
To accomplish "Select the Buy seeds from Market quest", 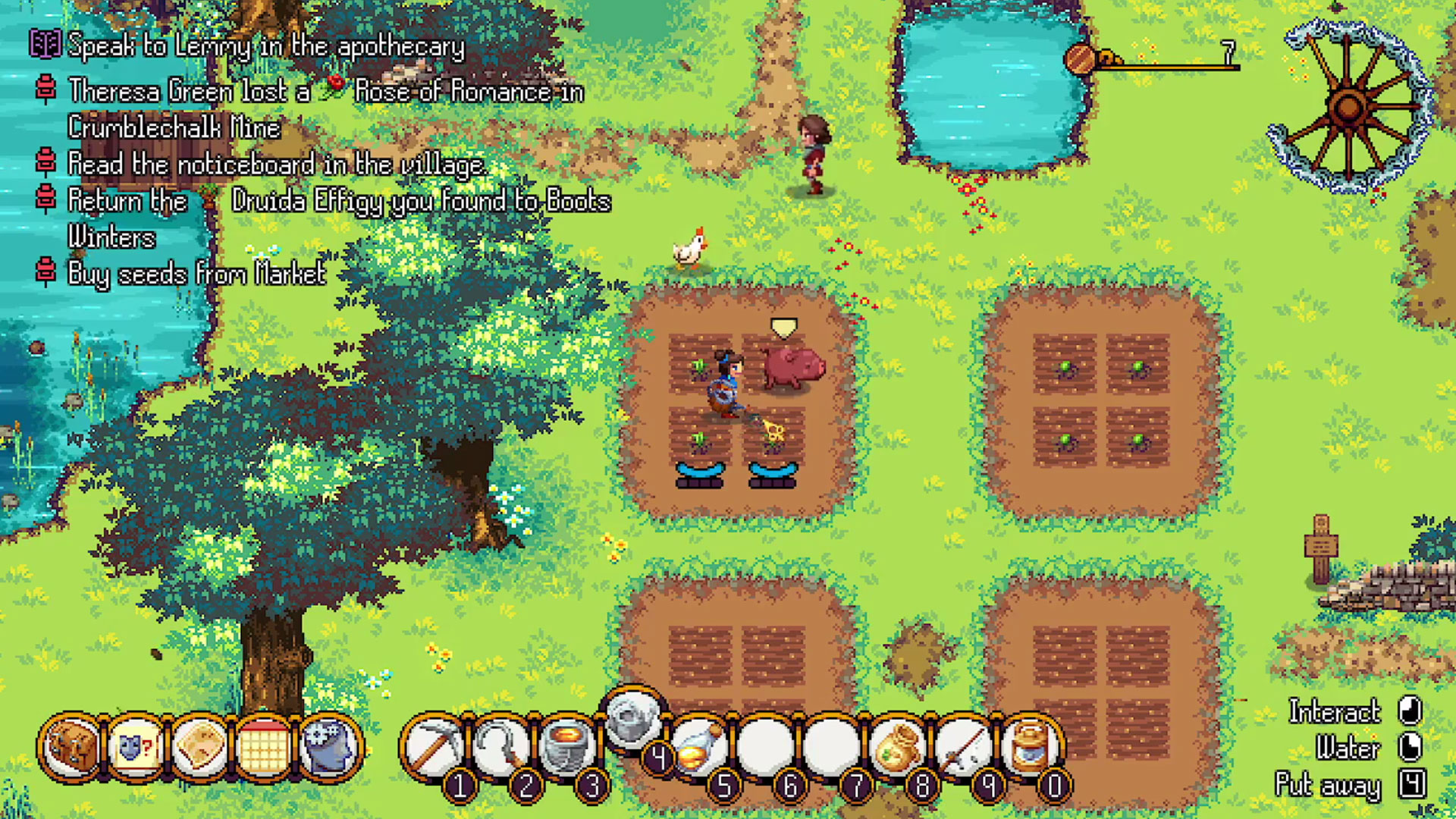I will 196,274.
